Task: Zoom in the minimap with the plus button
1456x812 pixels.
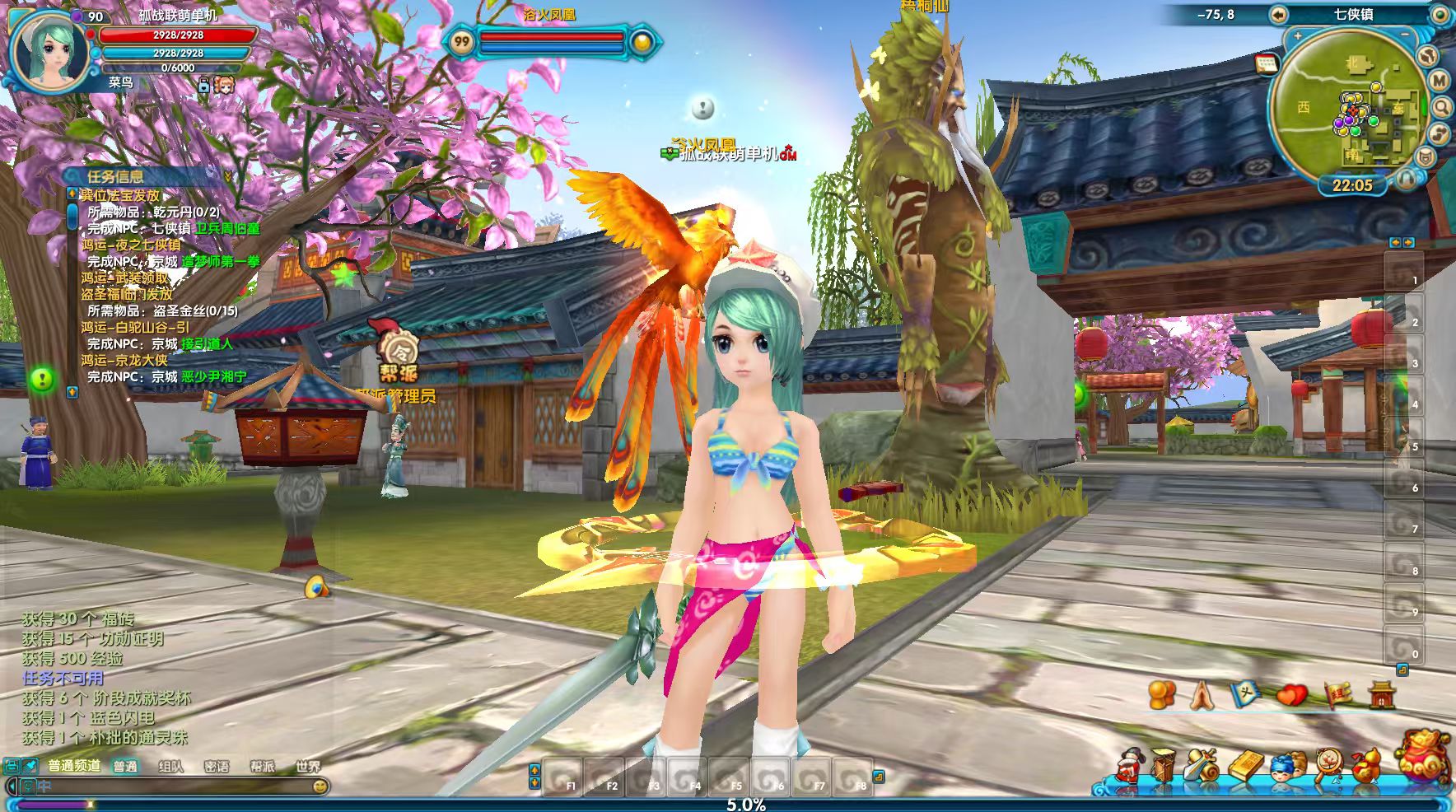Action: click(1298, 36)
